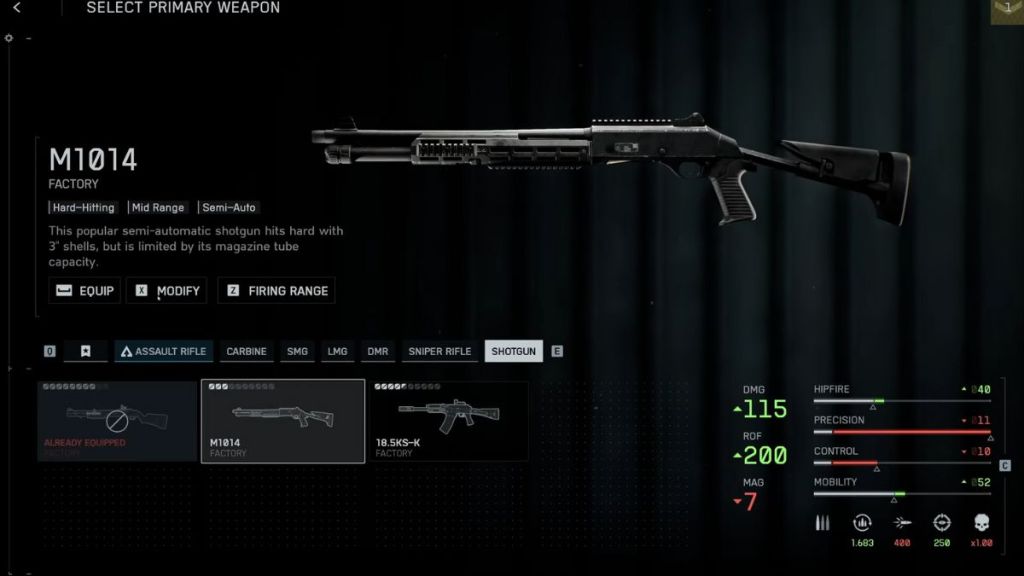View the Sniper Rifle category
Screen dimensions: 1024x576
click(x=439, y=351)
